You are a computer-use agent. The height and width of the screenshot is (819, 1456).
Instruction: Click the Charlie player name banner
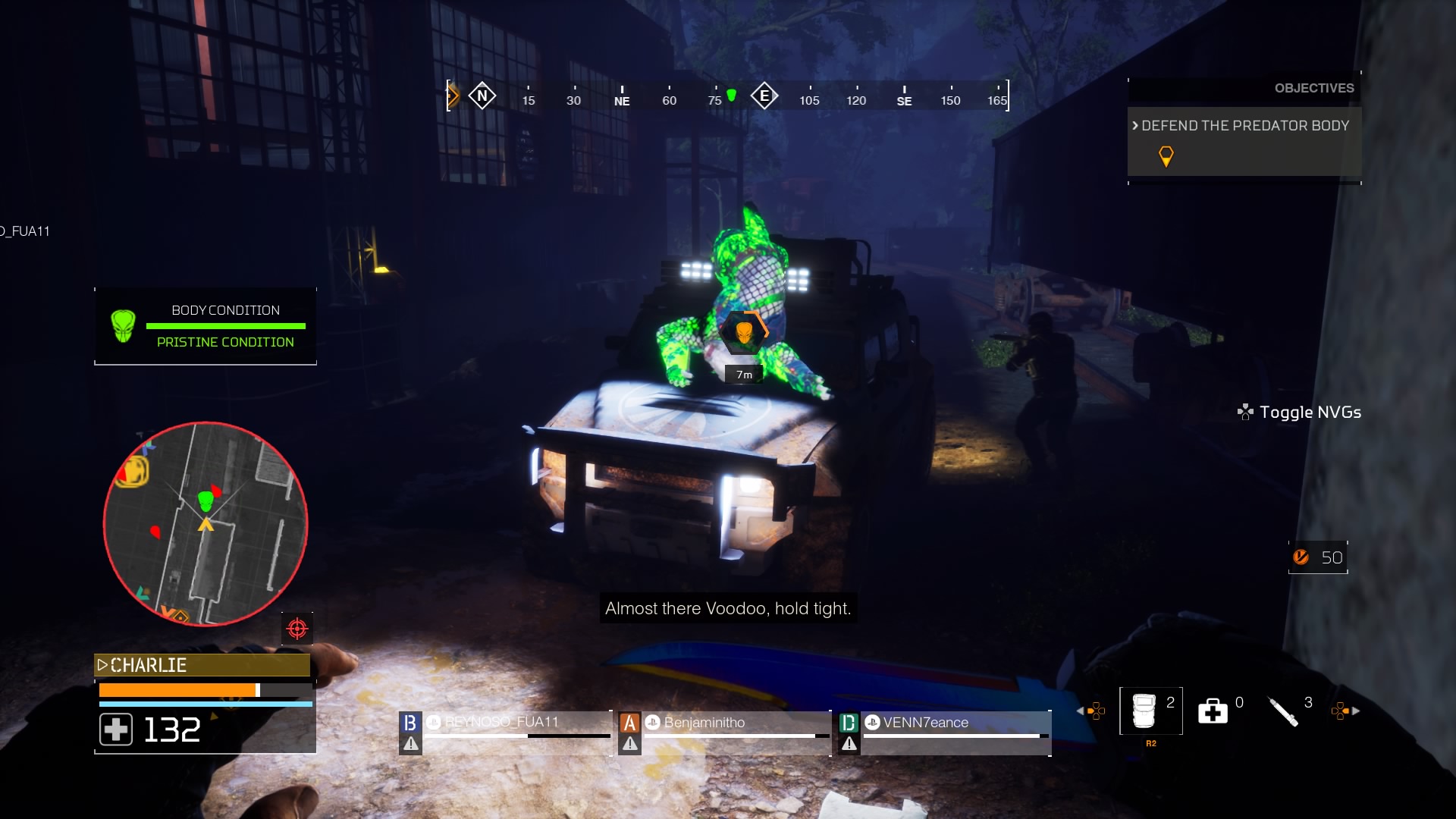(x=202, y=665)
